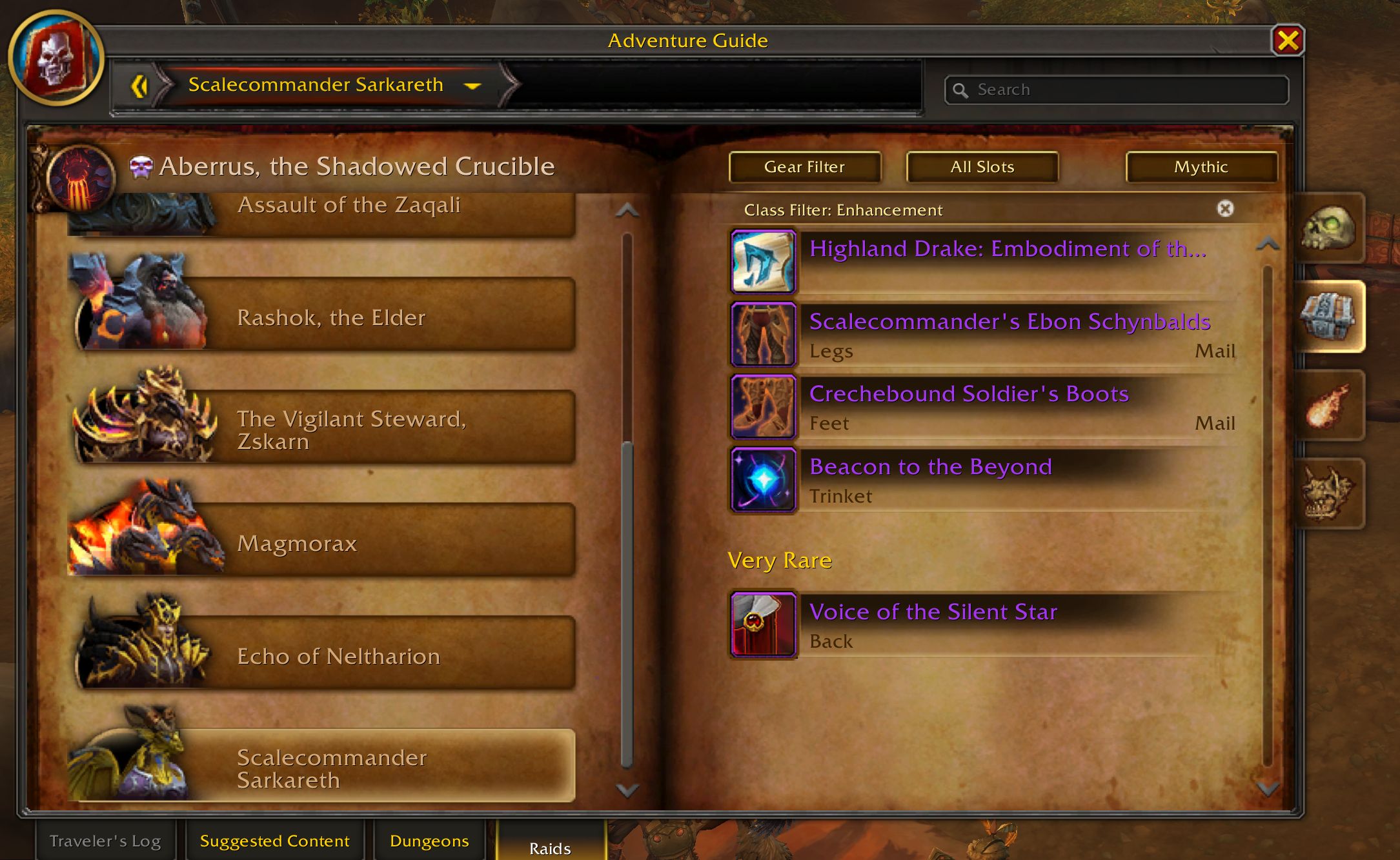The height and width of the screenshot is (860, 1400).
Task: Open the All Slots filter
Action: [x=982, y=167]
